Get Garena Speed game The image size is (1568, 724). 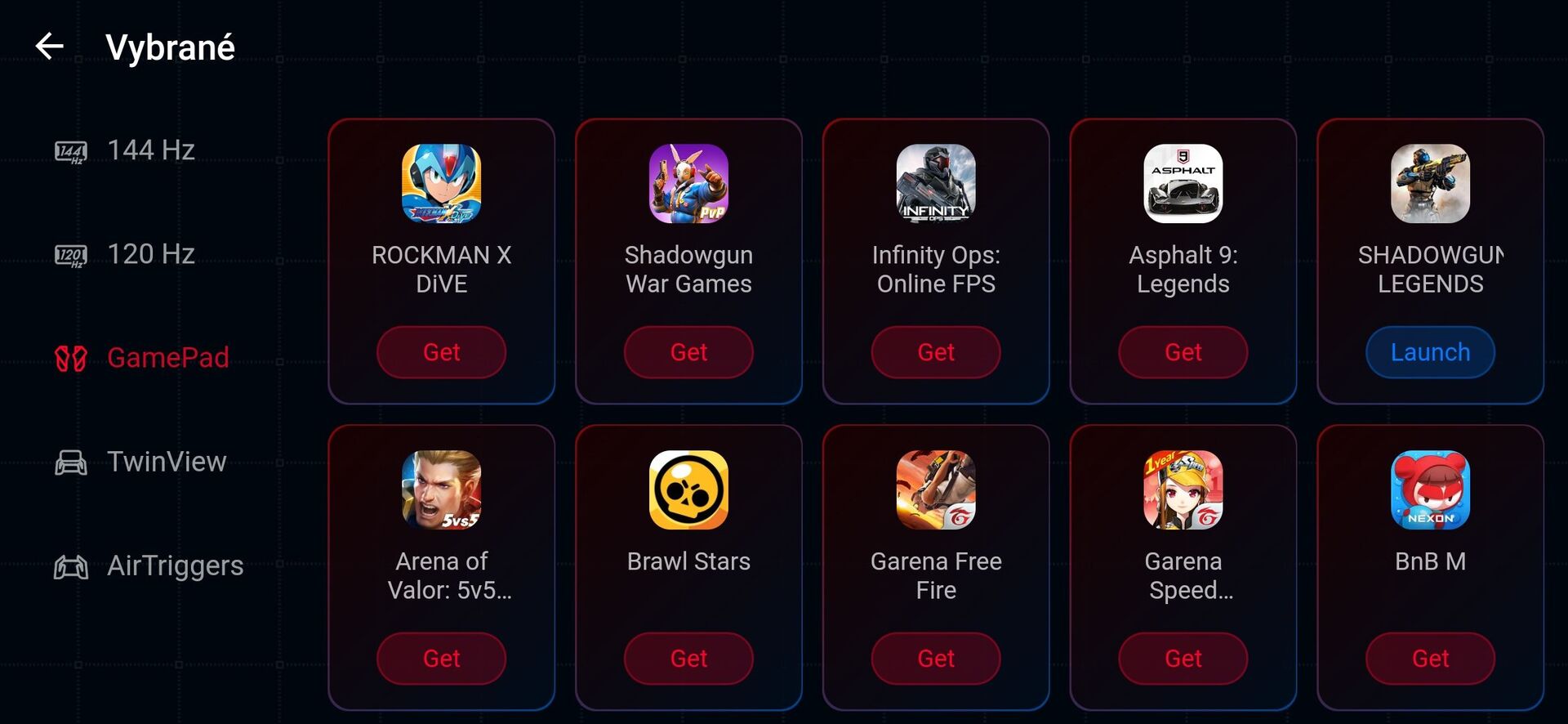pos(1183,659)
